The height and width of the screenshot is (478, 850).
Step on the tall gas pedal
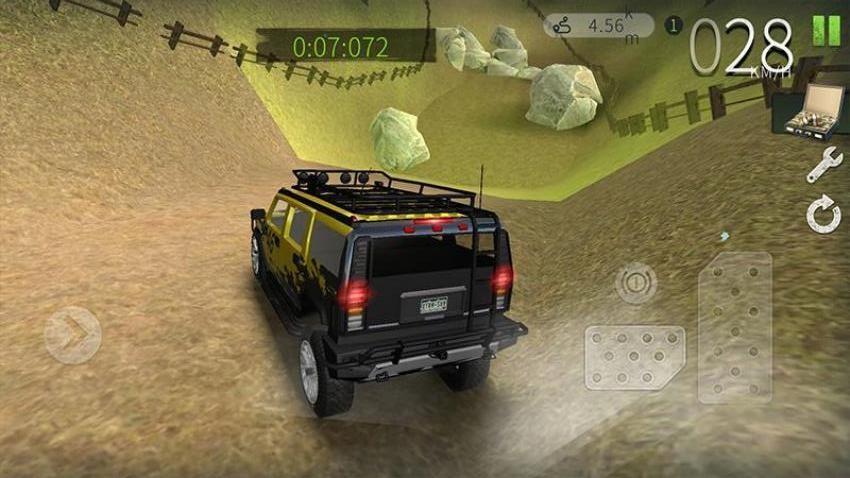click(x=735, y=327)
